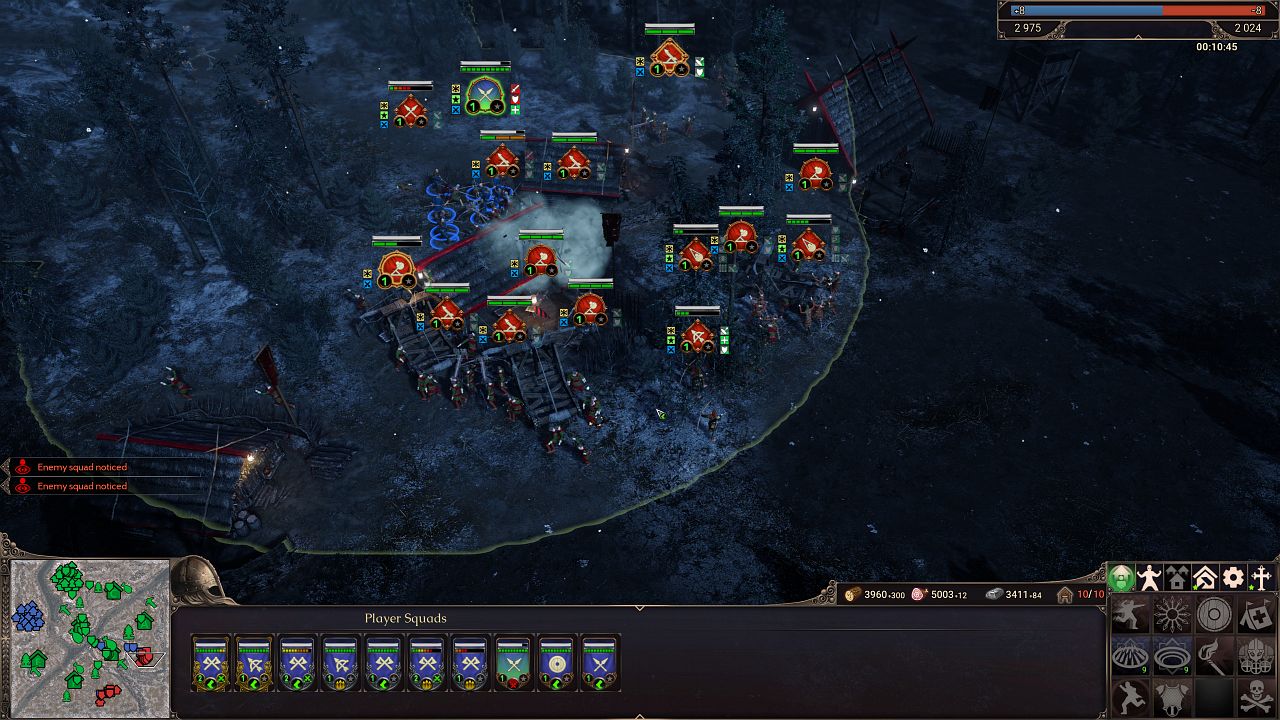This screenshot has height=720, width=1280.
Task: Activate the radial arrows burst ability
Action: pos(1172,615)
